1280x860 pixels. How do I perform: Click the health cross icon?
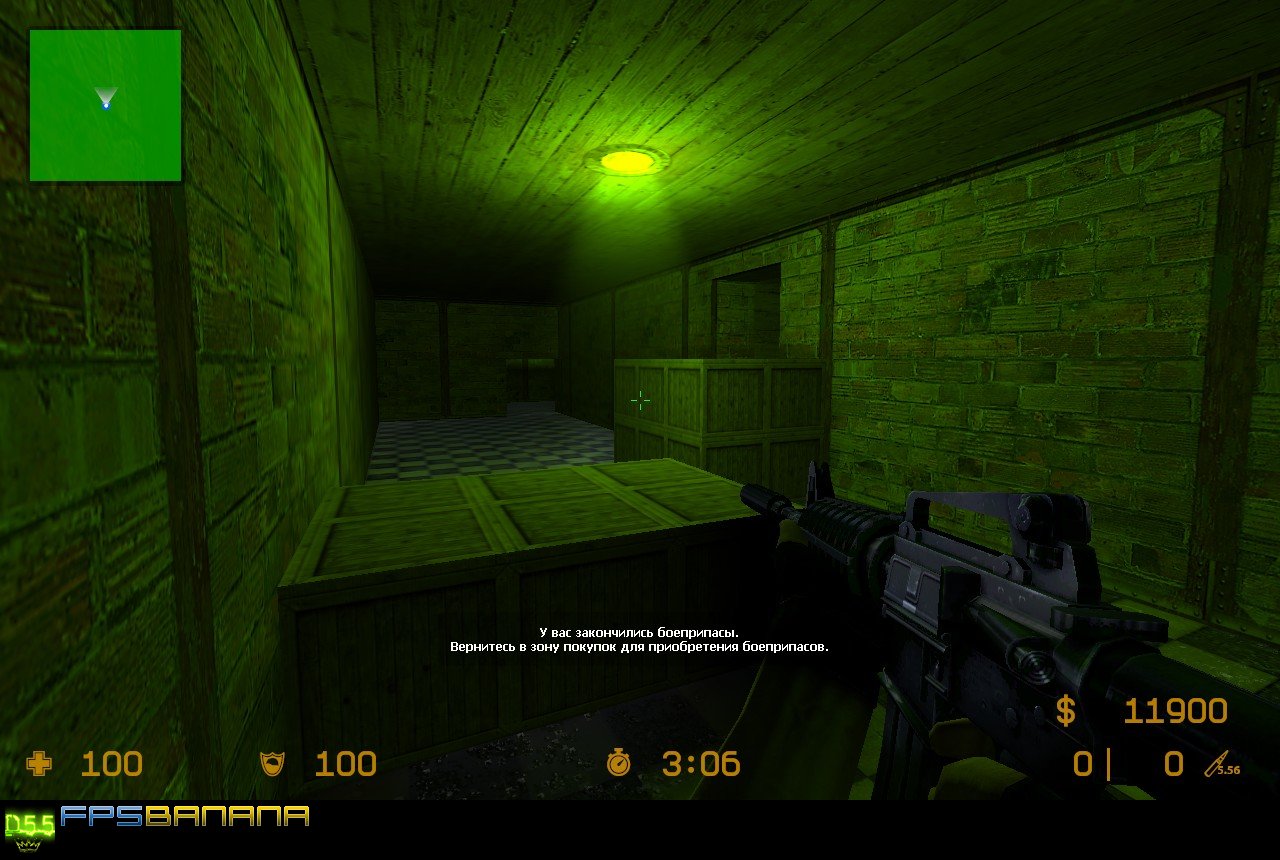(39, 765)
